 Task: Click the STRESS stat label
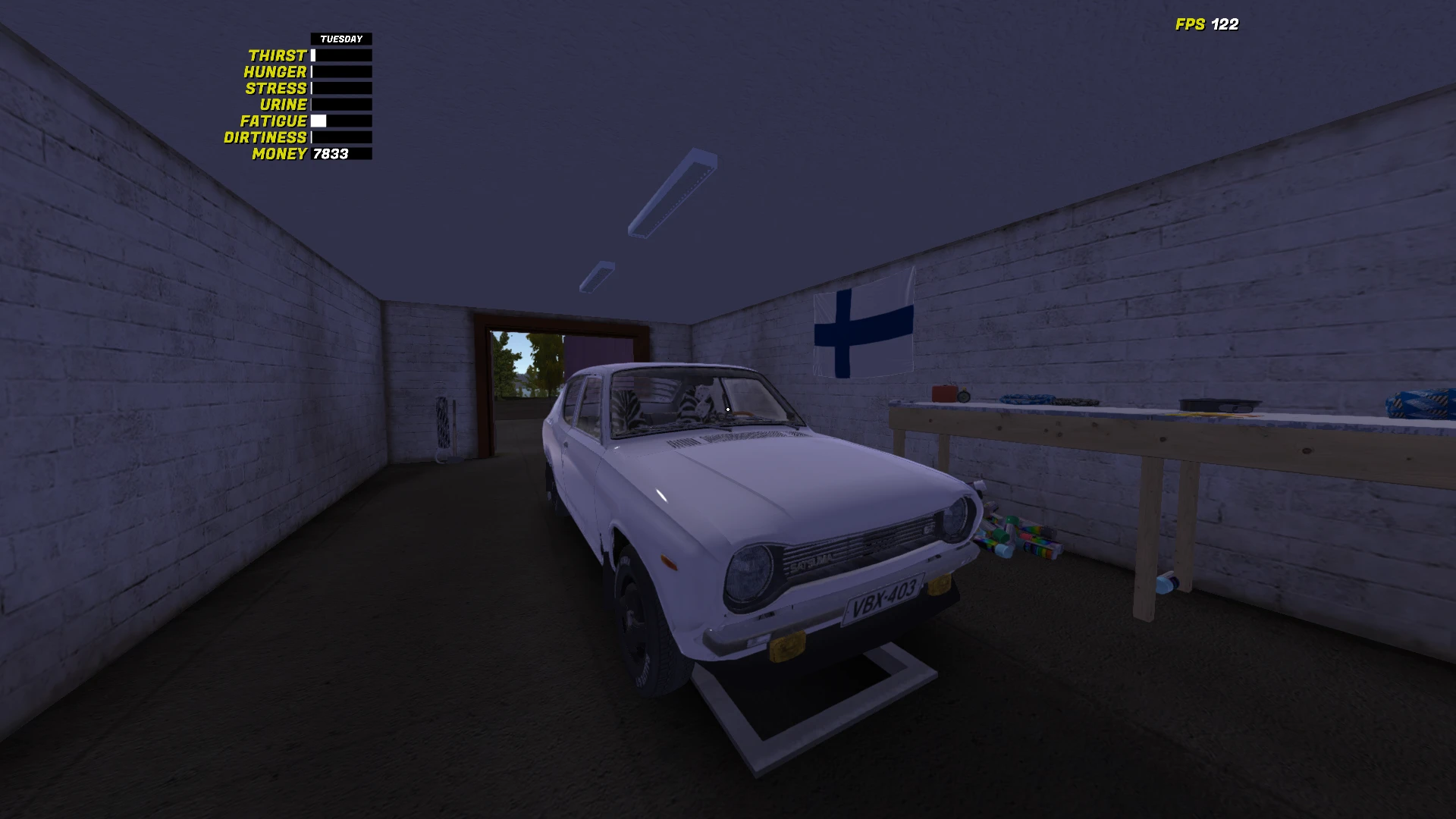coord(278,88)
